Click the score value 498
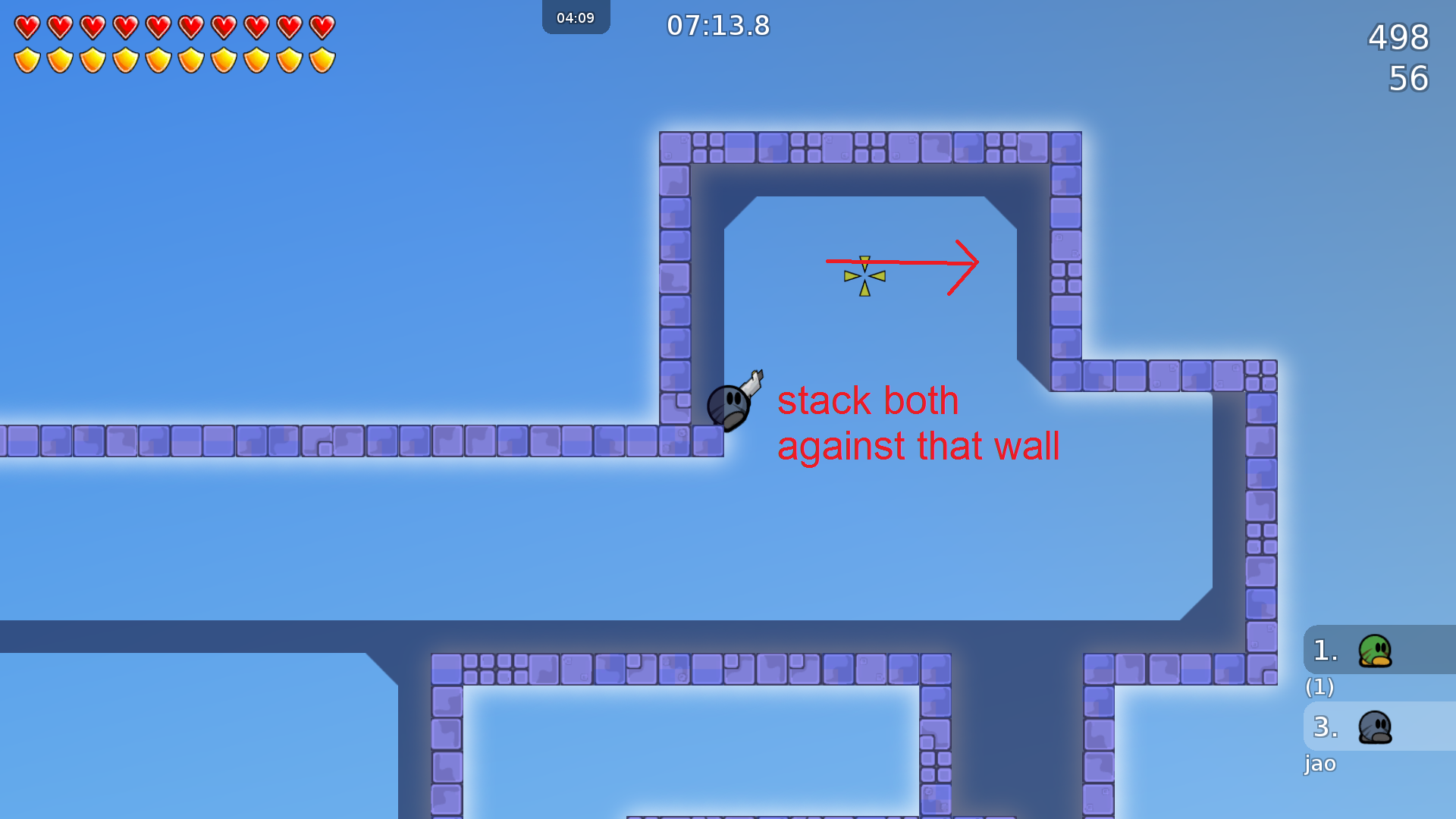This screenshot has height=819, width=1456. pos(1398,38)
